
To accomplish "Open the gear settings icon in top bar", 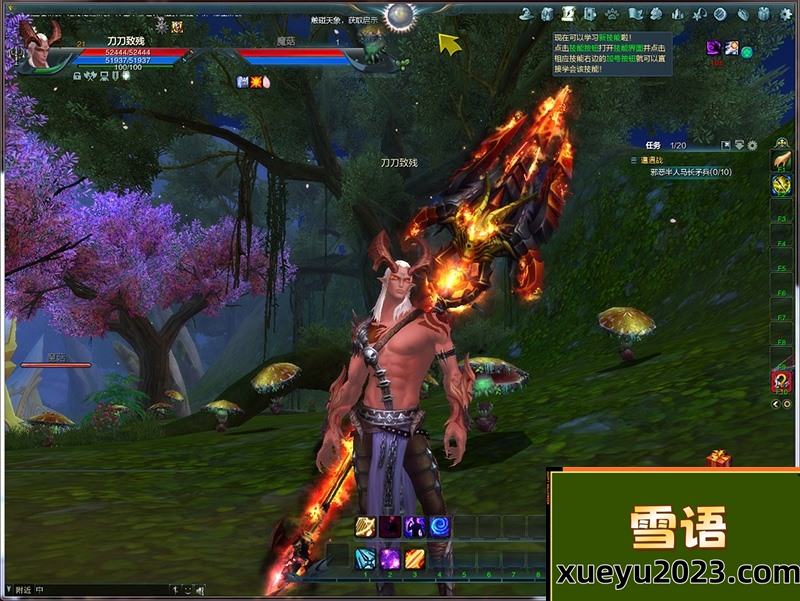I will (786, 14).
